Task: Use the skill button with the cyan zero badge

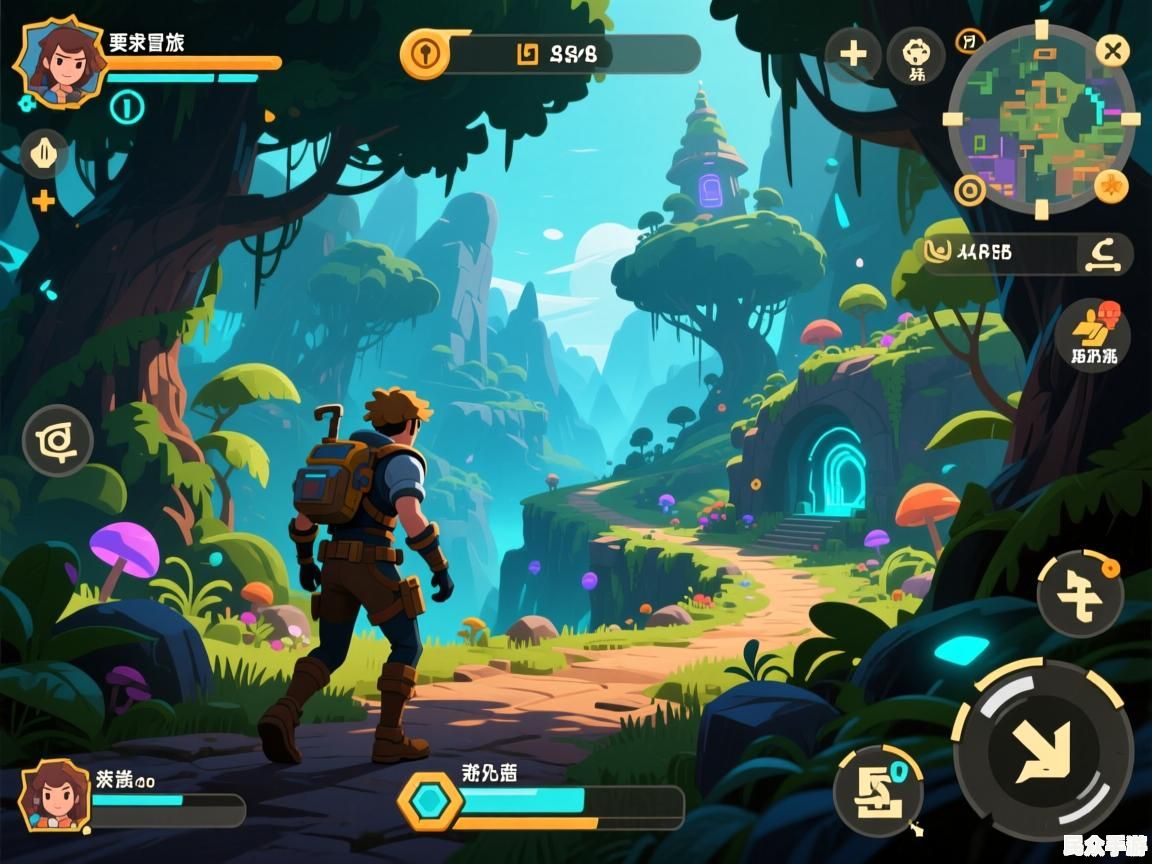Action: pos(878,792)
